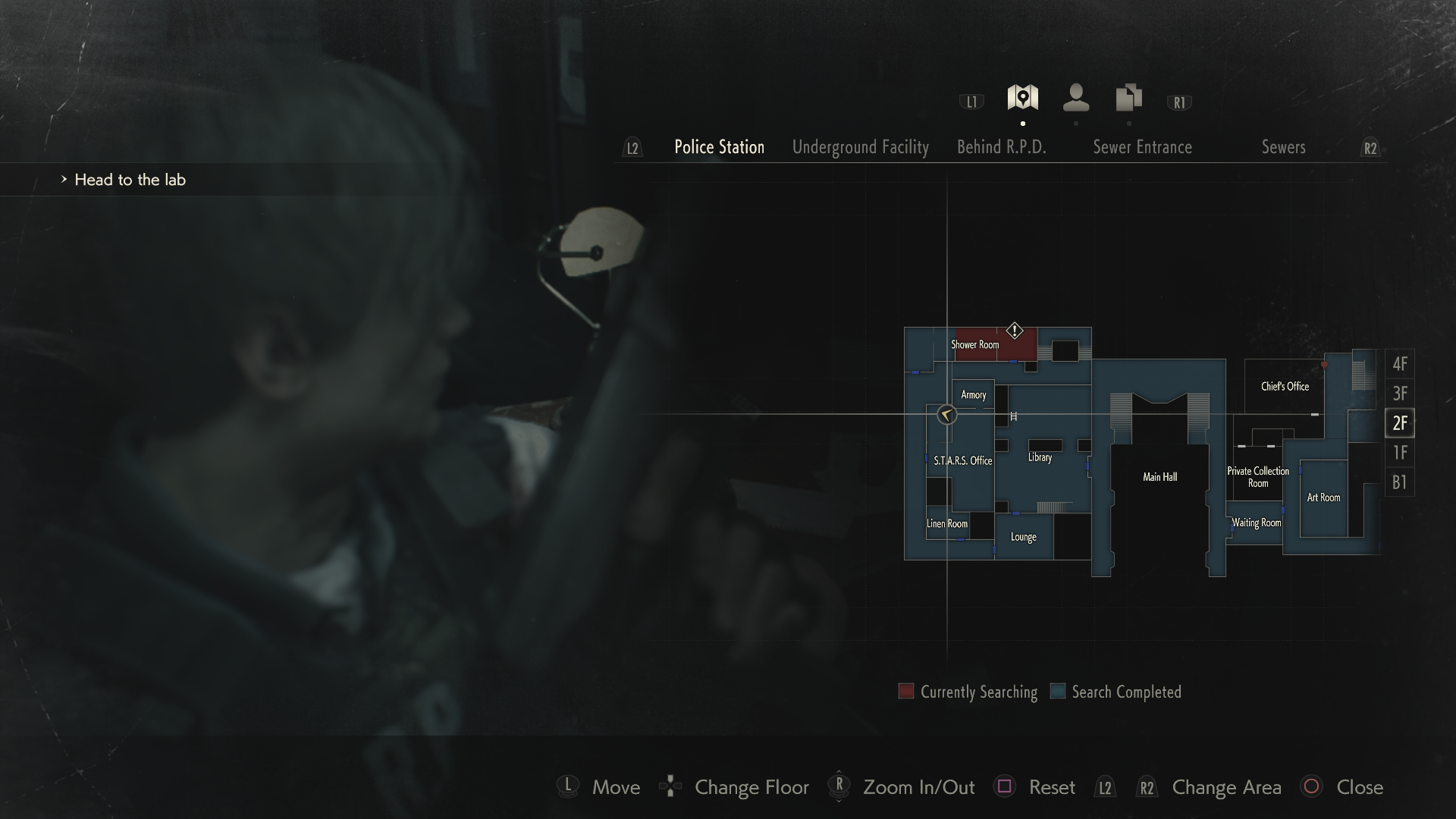Click the R2 icon beside Sewers
The height and width of the screenshot is (819, 1456).
click(1371, 149)
